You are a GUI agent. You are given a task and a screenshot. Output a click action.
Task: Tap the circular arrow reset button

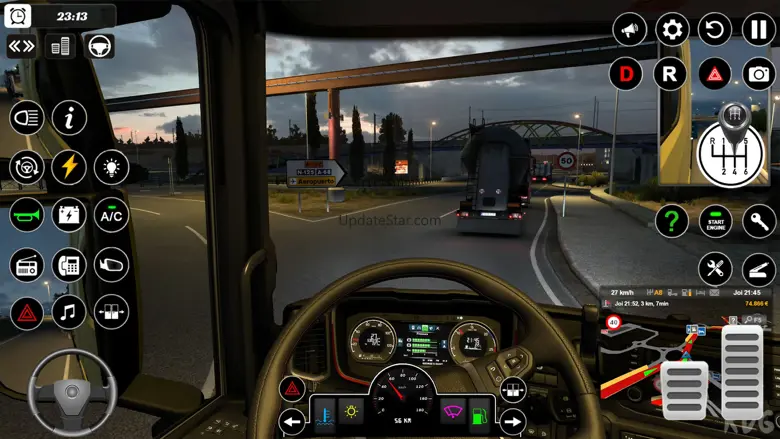[715, 28]
